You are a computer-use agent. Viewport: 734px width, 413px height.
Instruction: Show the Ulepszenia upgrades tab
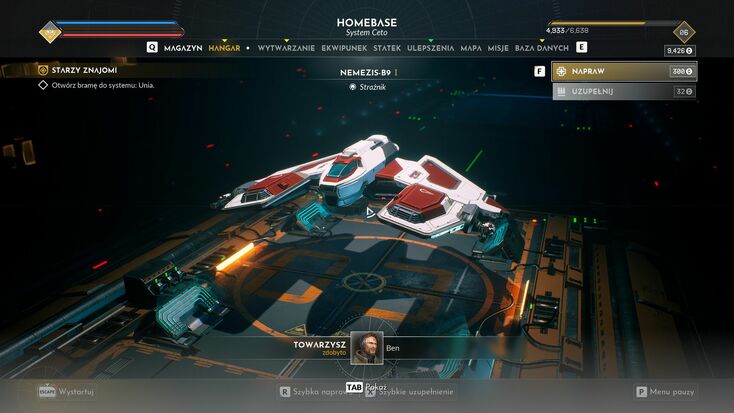click(431, 47)
